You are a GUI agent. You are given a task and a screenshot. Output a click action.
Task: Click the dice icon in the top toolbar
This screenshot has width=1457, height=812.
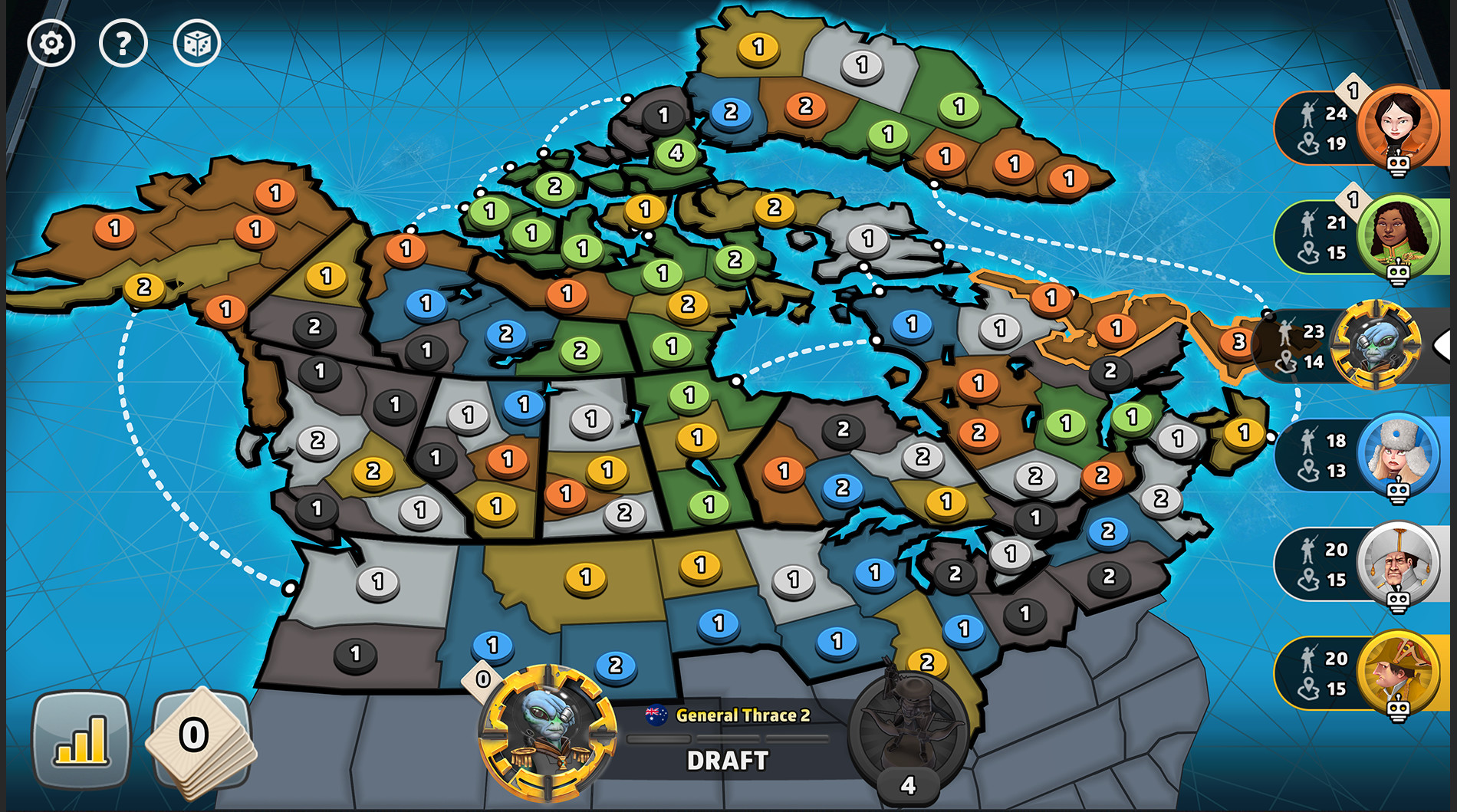coord(198,42)
